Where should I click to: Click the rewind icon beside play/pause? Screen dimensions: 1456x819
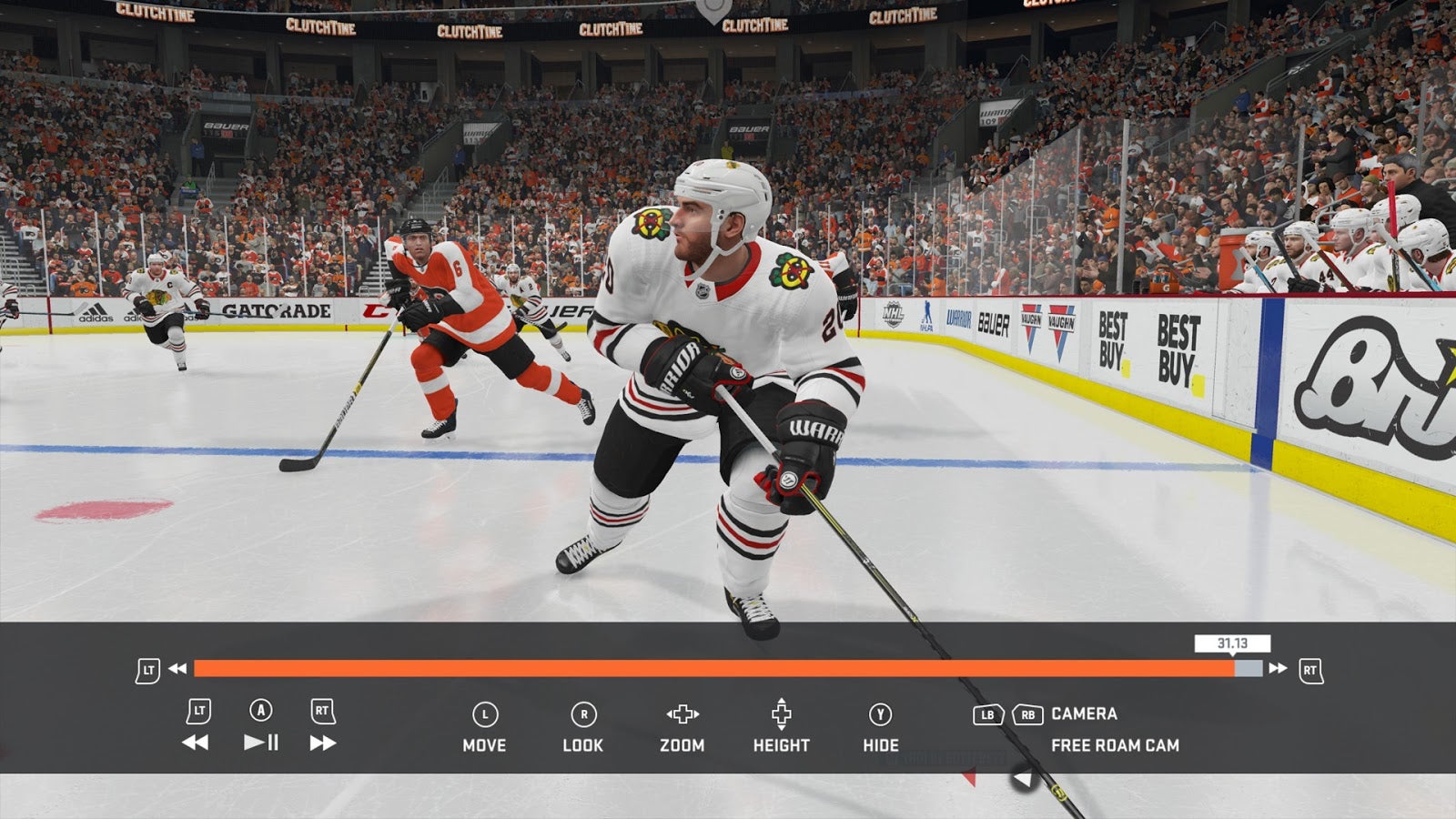click(x=195, y=743)
